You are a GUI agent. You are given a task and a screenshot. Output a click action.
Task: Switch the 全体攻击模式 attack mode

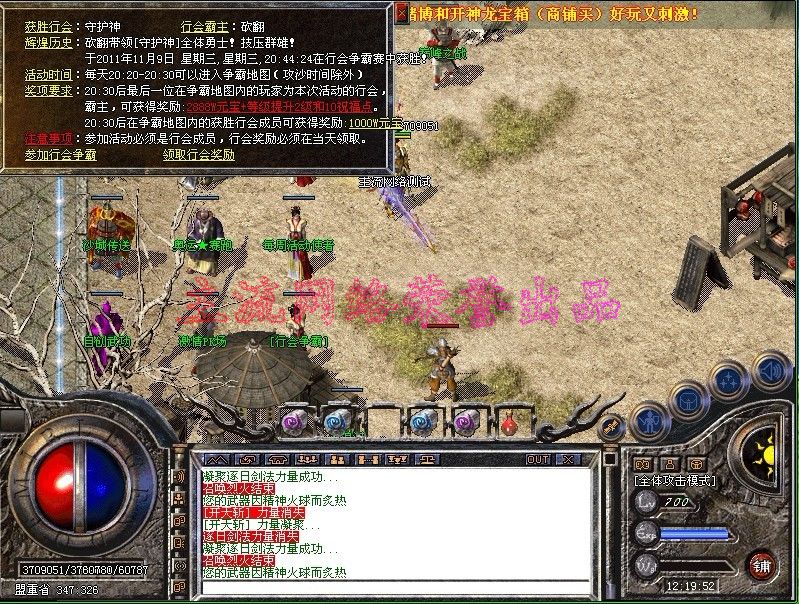[676, 480]
